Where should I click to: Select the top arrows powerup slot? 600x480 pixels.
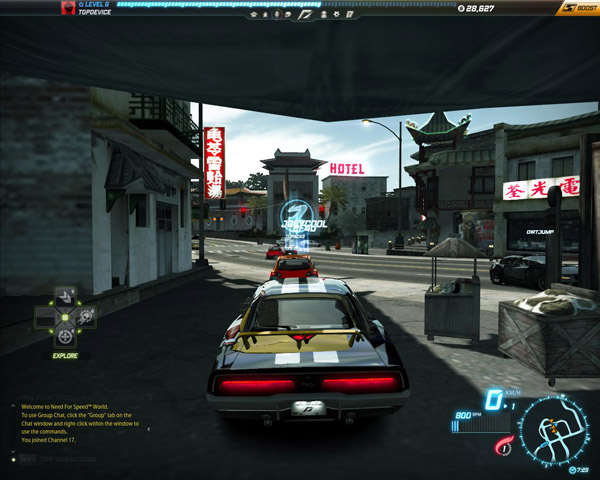click(x=65, y=295)
